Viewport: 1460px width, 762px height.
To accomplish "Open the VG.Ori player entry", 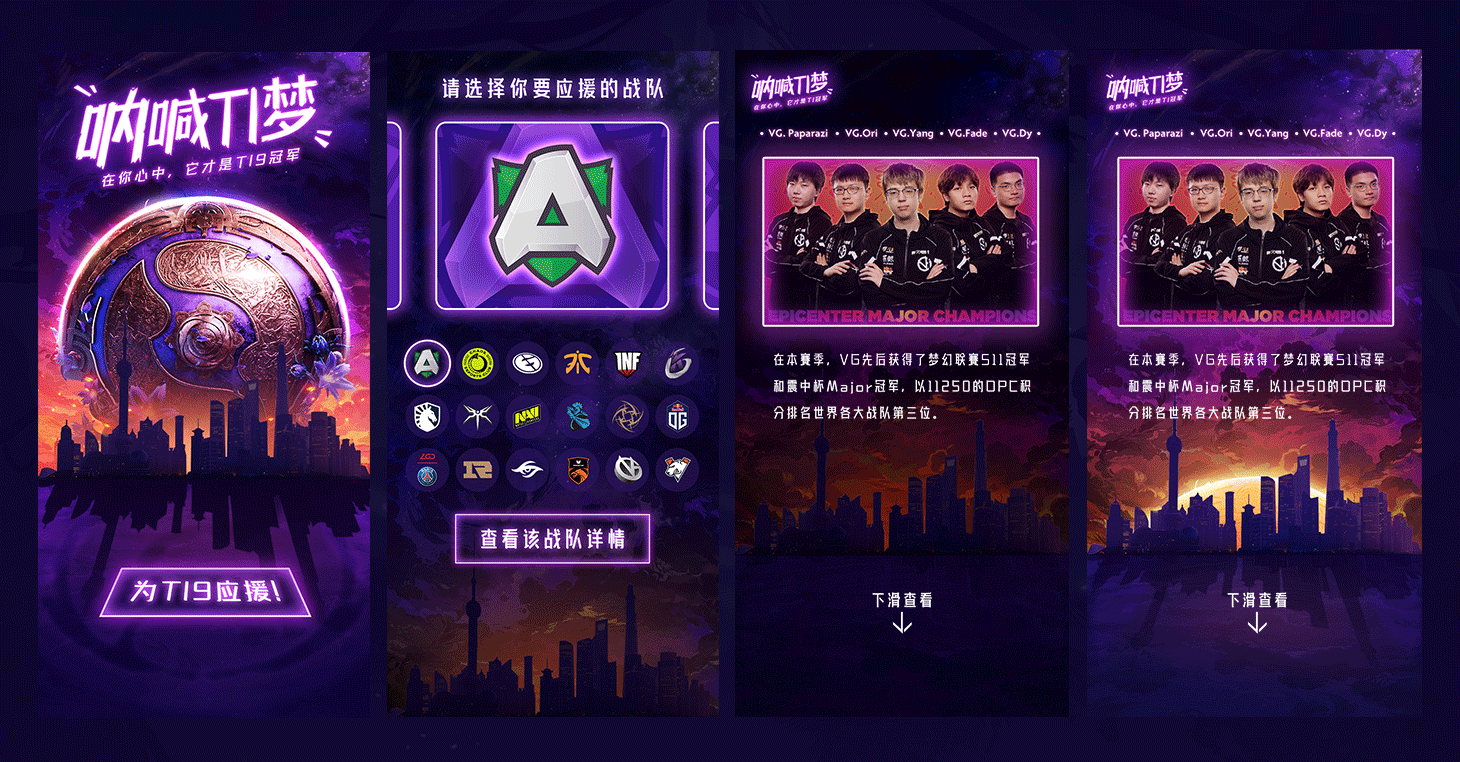I will [x=862, y=131].
